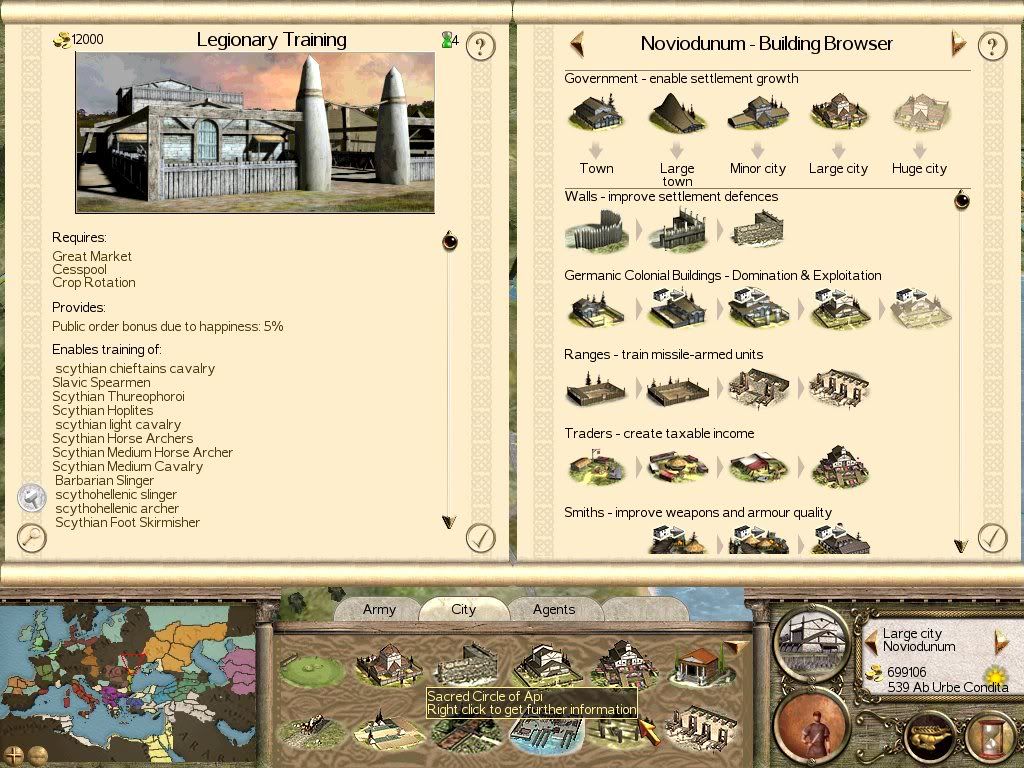Click the hourglass end turn button
This screenshot has height=768, width=1024.
tap(989, 735)
